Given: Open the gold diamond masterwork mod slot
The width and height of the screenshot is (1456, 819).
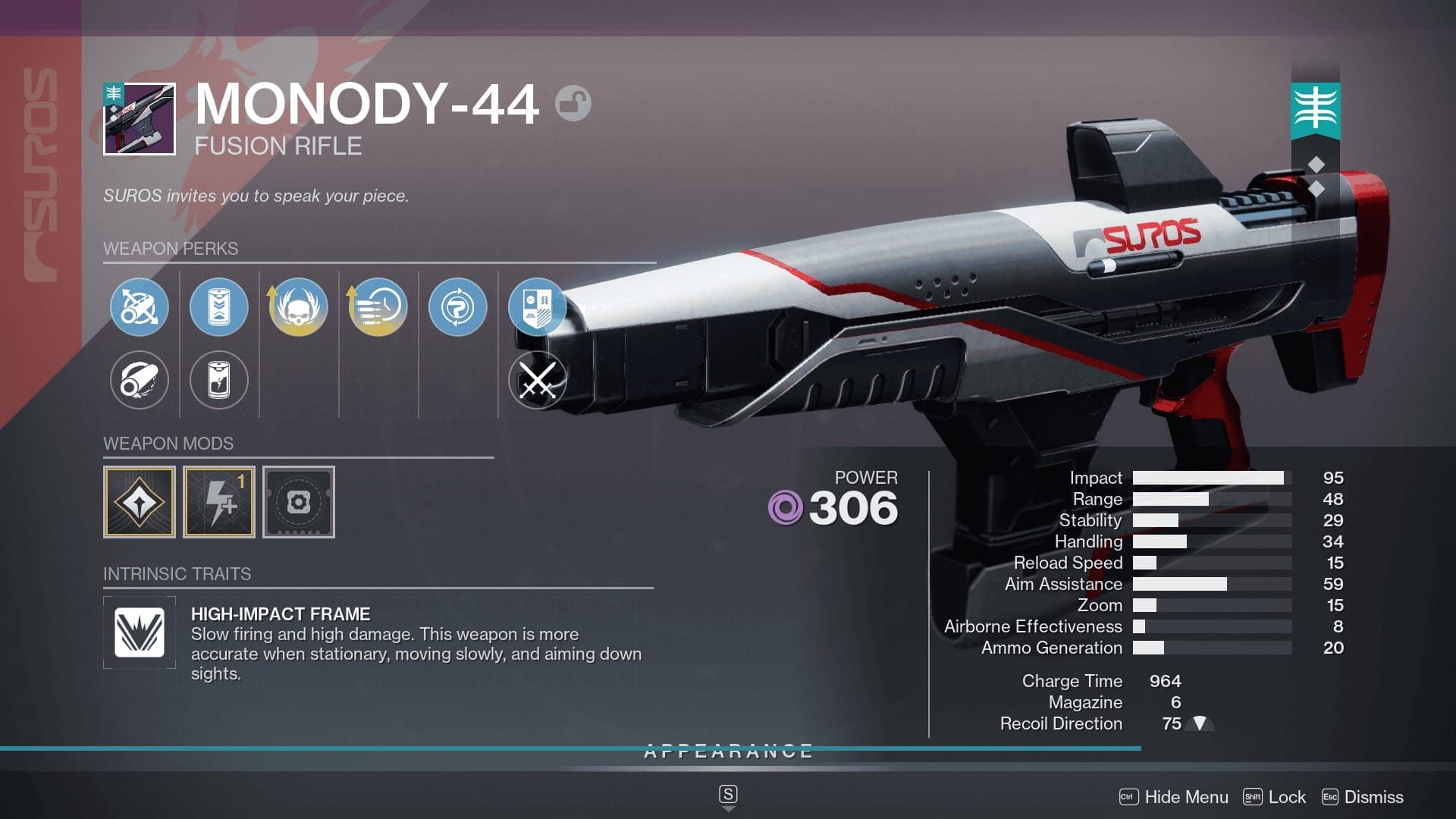Looking at the screenshot, I should tap(140, 502).
